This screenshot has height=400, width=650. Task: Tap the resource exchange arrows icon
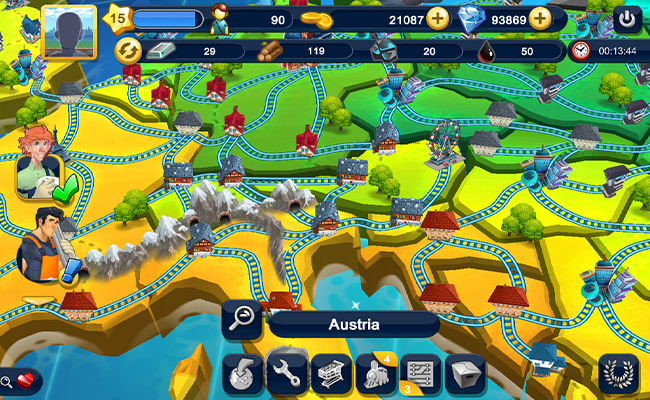(x=128, y=51)
